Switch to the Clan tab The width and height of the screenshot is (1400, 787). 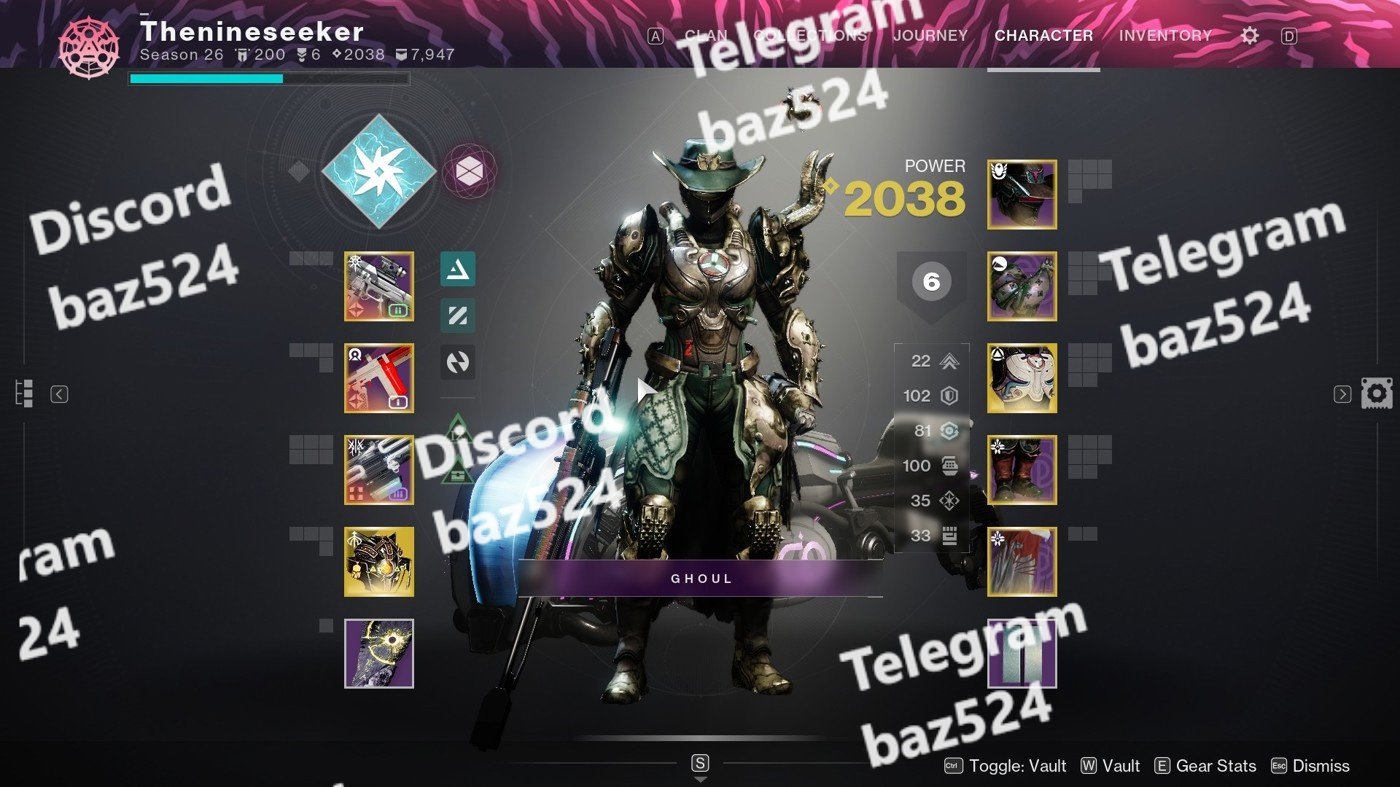click(x=706, y=35)
